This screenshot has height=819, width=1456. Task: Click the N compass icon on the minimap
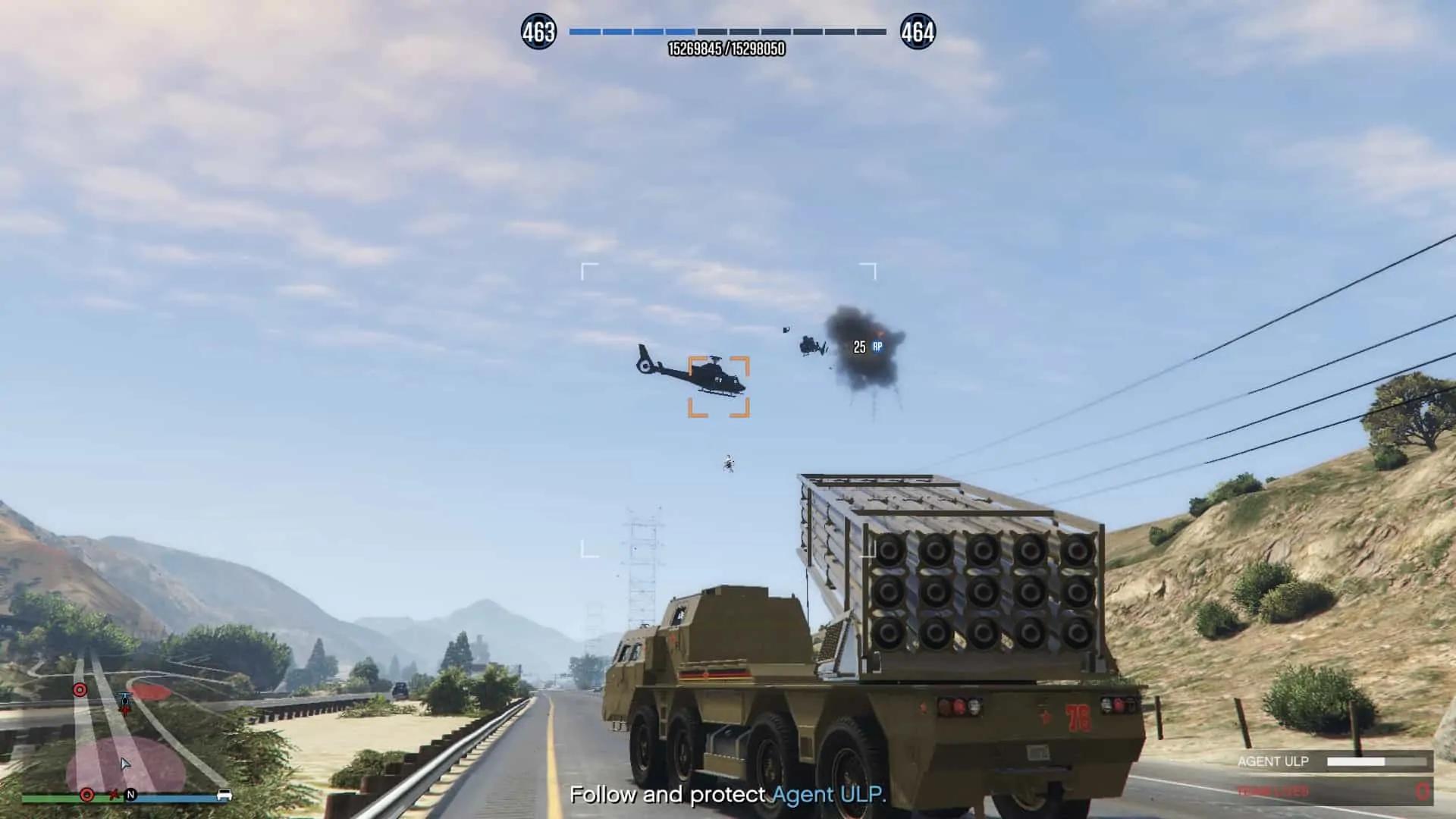tap(131, 795)
